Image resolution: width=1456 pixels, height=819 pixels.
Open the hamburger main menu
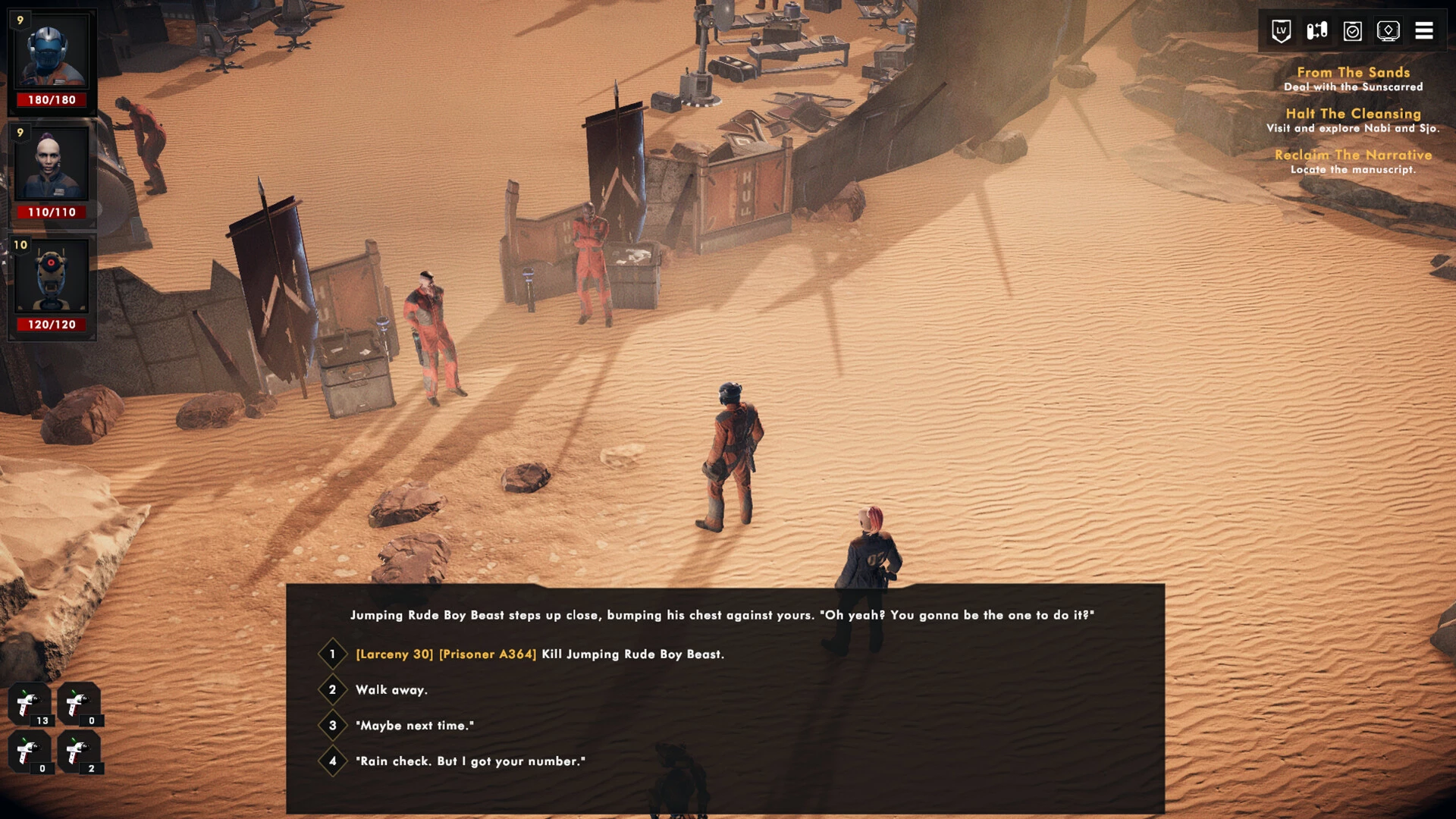1423,31
